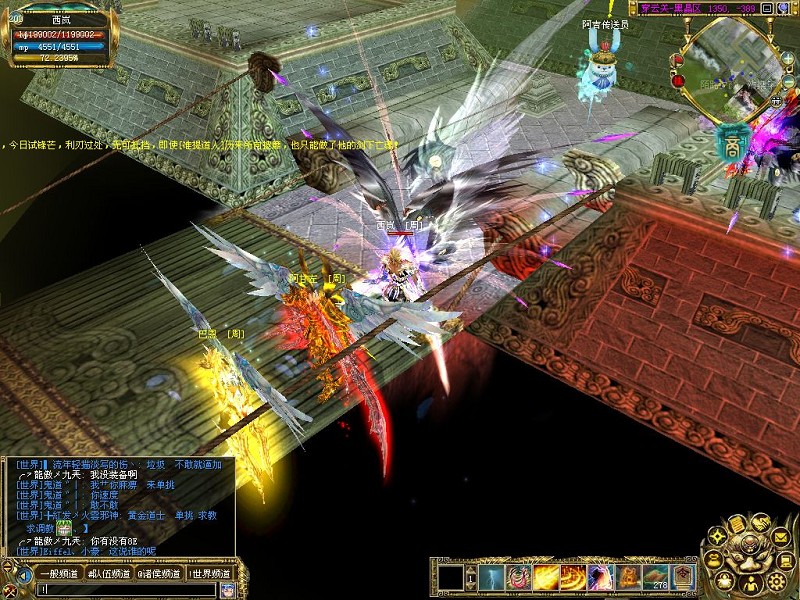This screenshot has width=800, height=600.
Task: Select the 队伍频道 team channel tab
Action: 109,574
